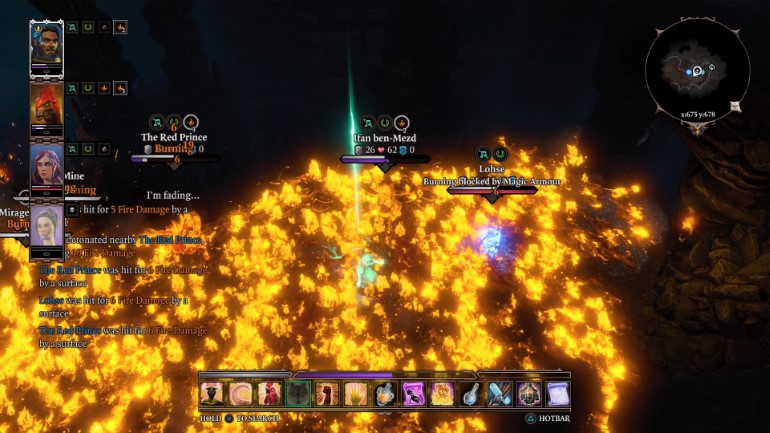Activate the raised red fist skill
Viewport: 770px width, 433px height.
[327, 394]
